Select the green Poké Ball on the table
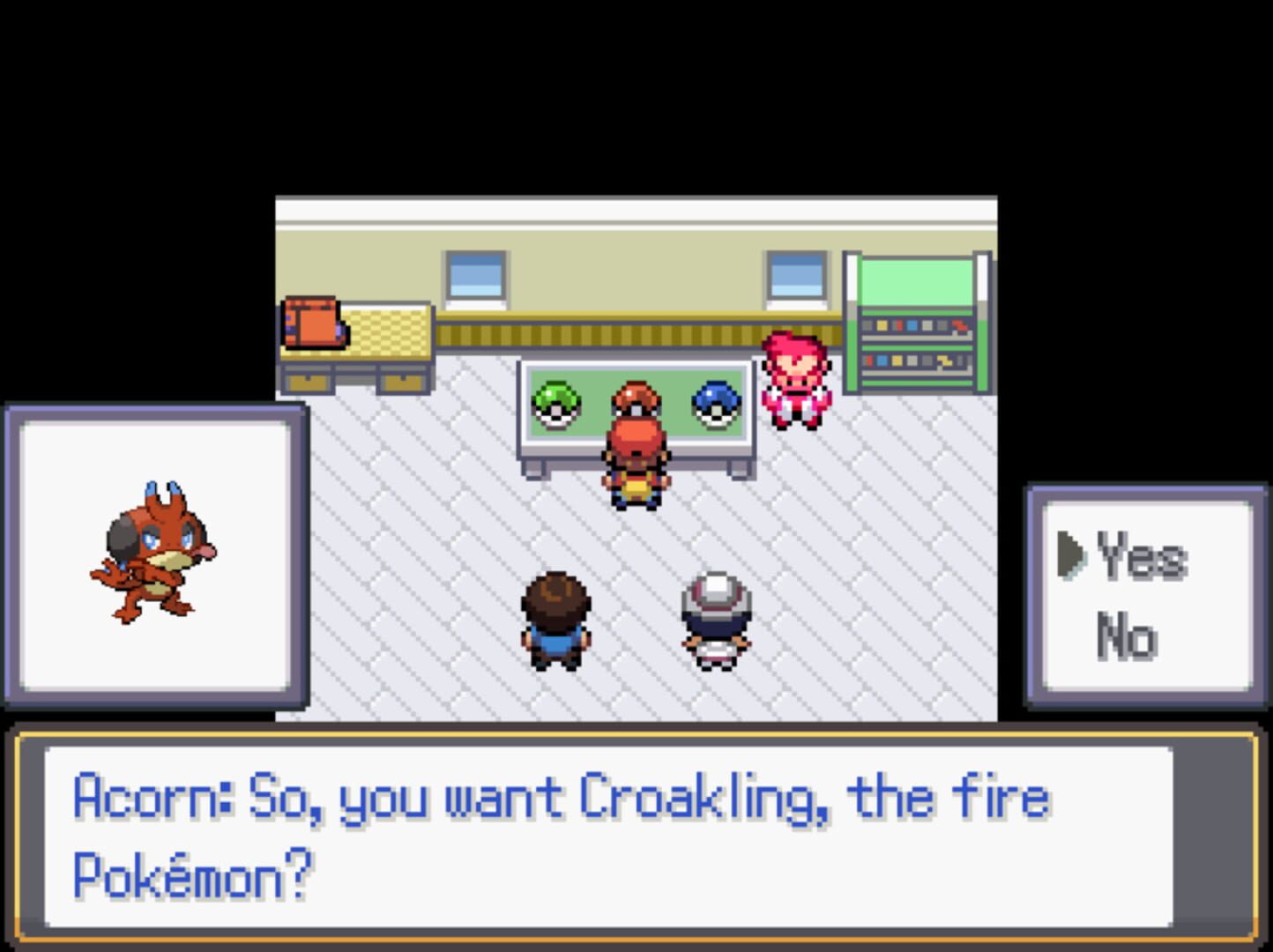The width and height of the screenshot is (1273, 952). 558,402
